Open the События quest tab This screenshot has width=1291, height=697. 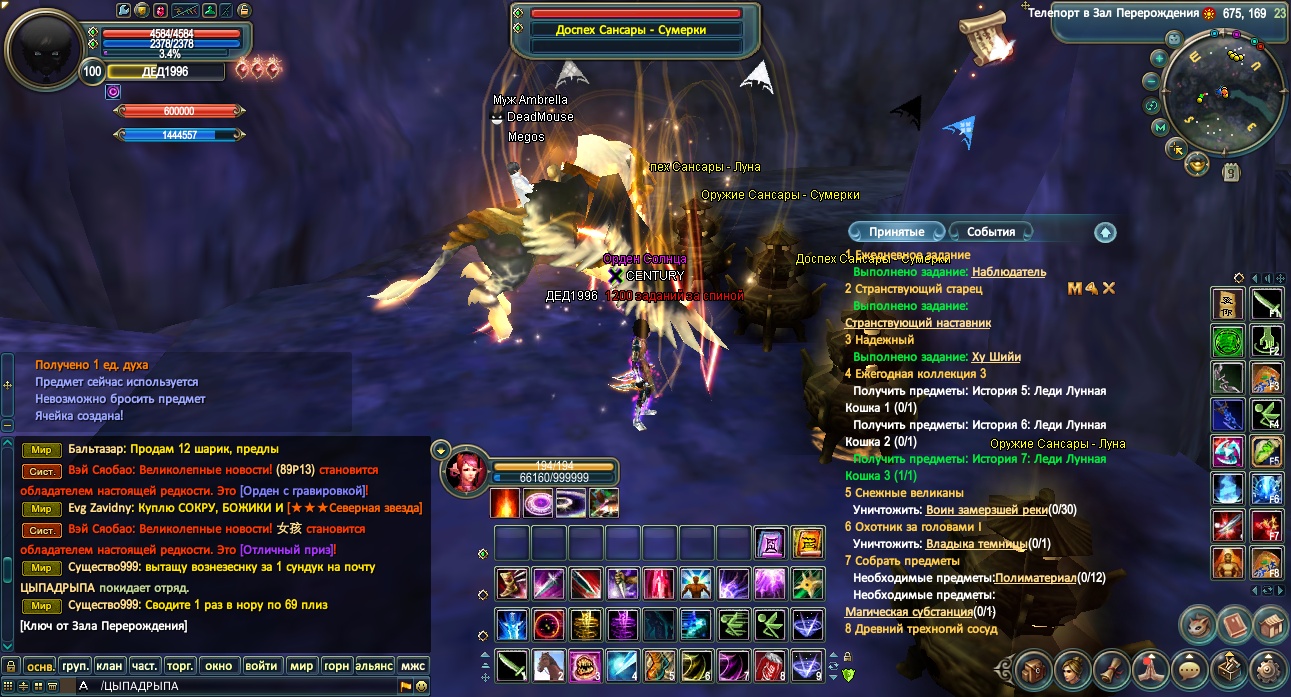click(x=990, y=232)
